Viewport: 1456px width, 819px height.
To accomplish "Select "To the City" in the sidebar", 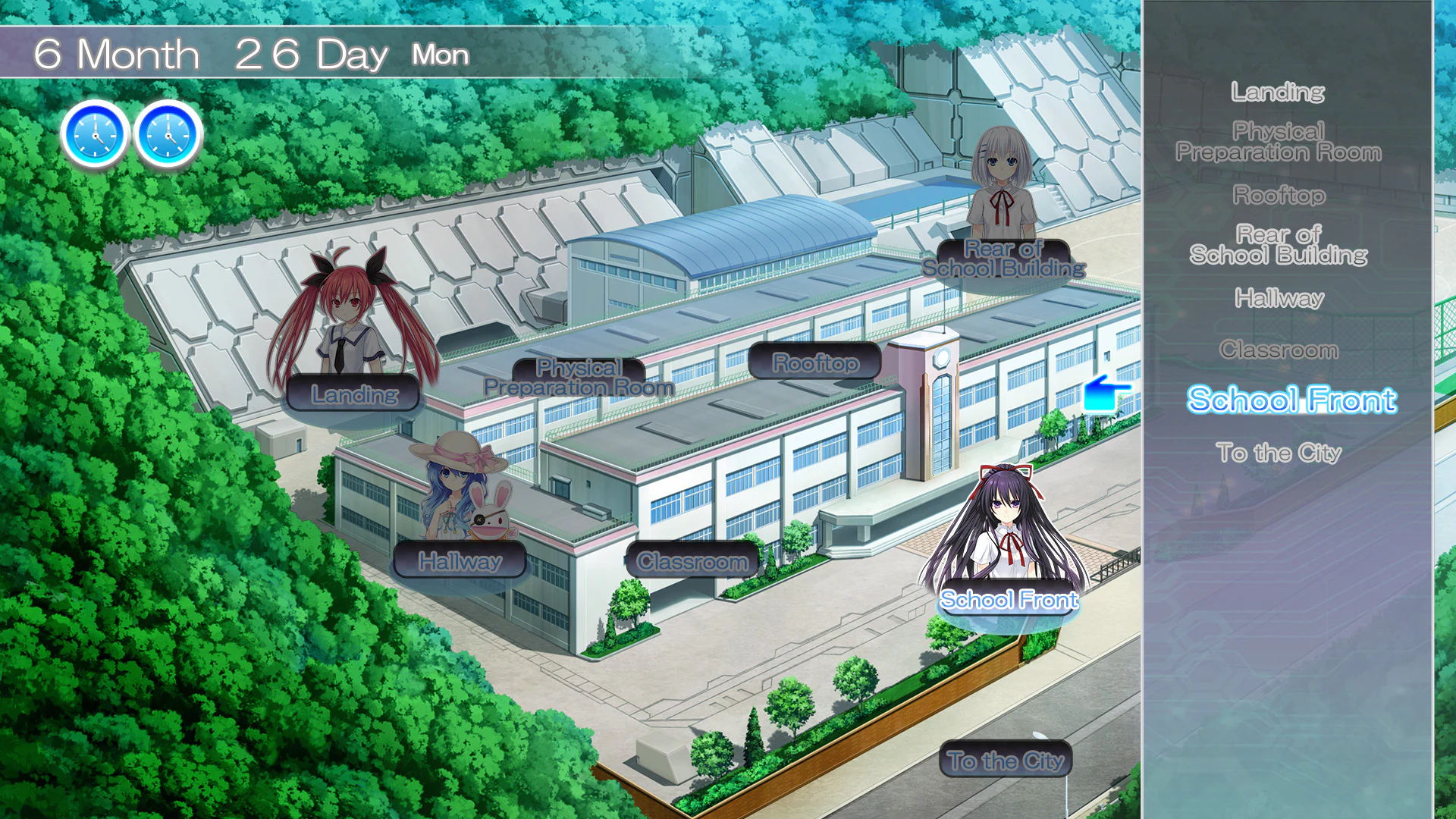I will click(1281, 452).
